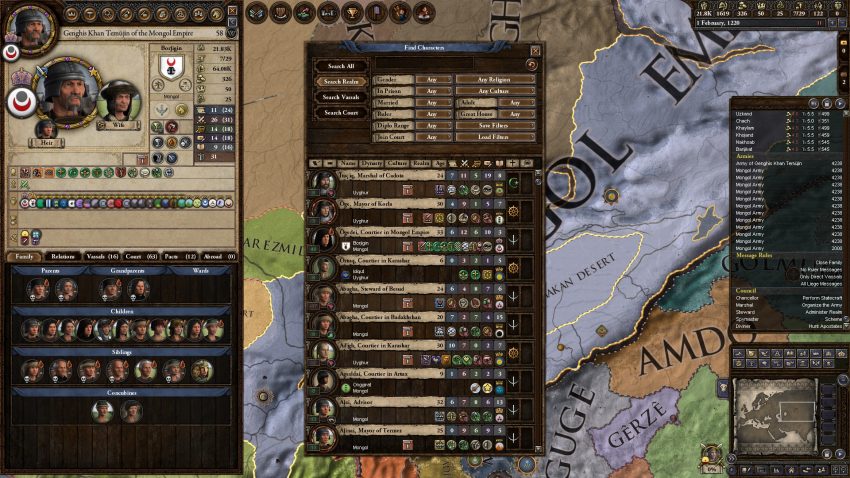Viewport: 850px width, 478px height.
Task: Switch to Search Court mode
Action: 341,113
